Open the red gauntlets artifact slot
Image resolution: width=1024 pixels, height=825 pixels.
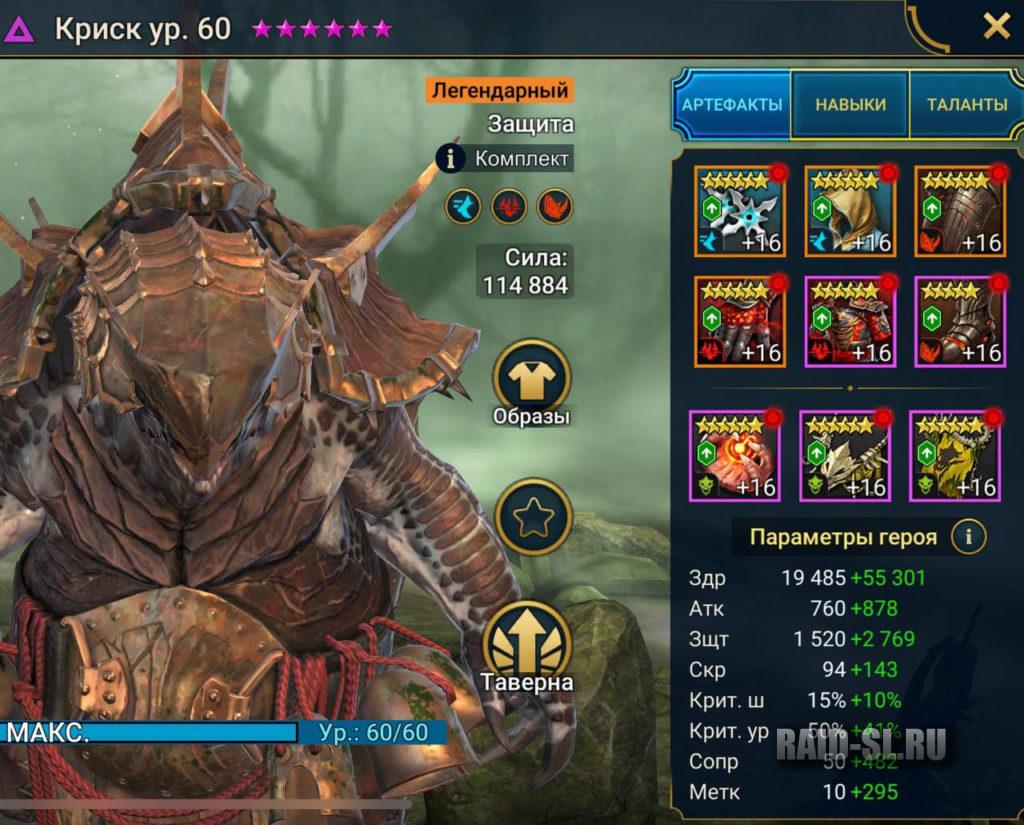(740, 322)
